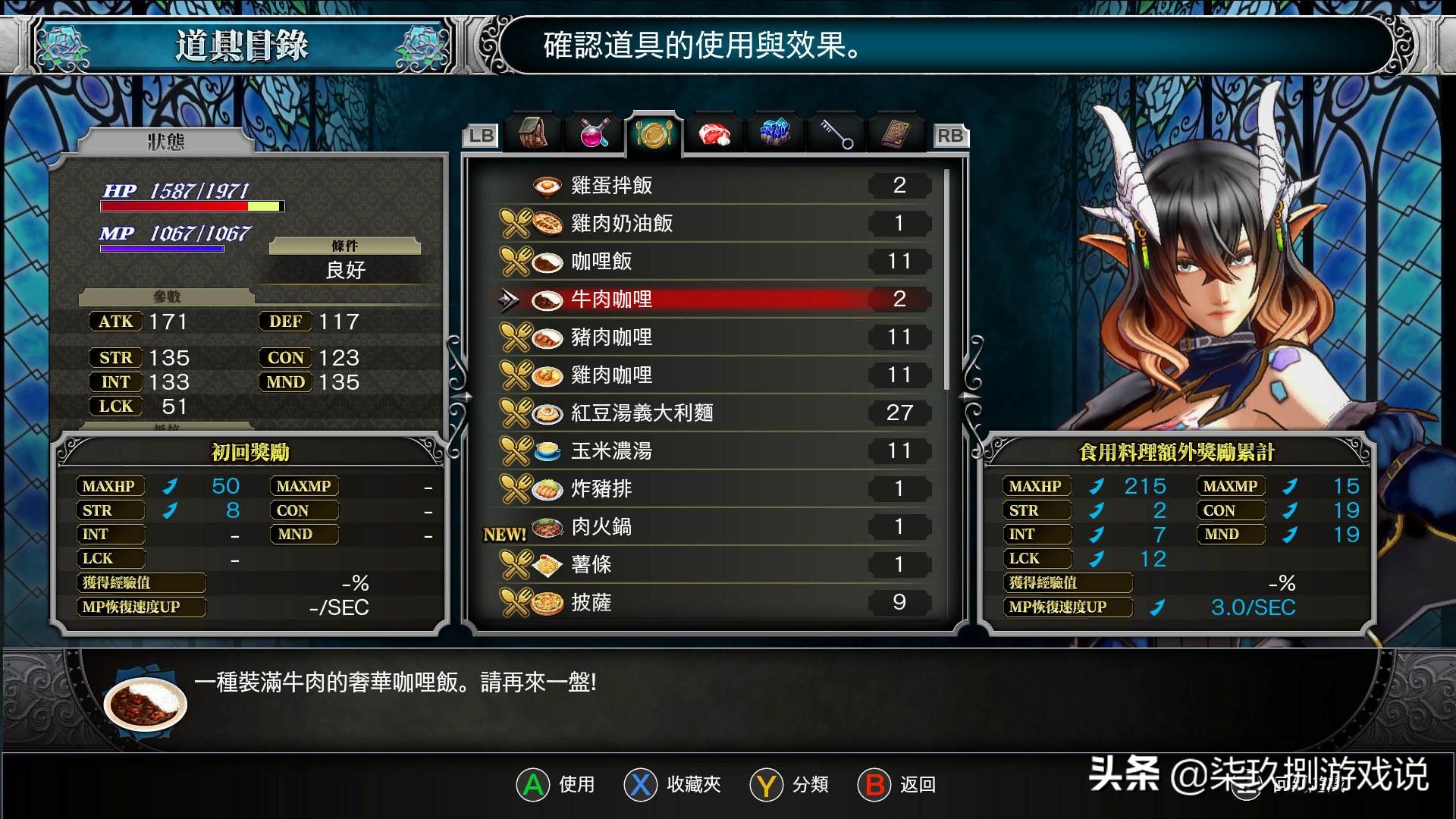Screen dimensions: 1456x819
Task: Show the key items tab
Action: coord(836,134)
